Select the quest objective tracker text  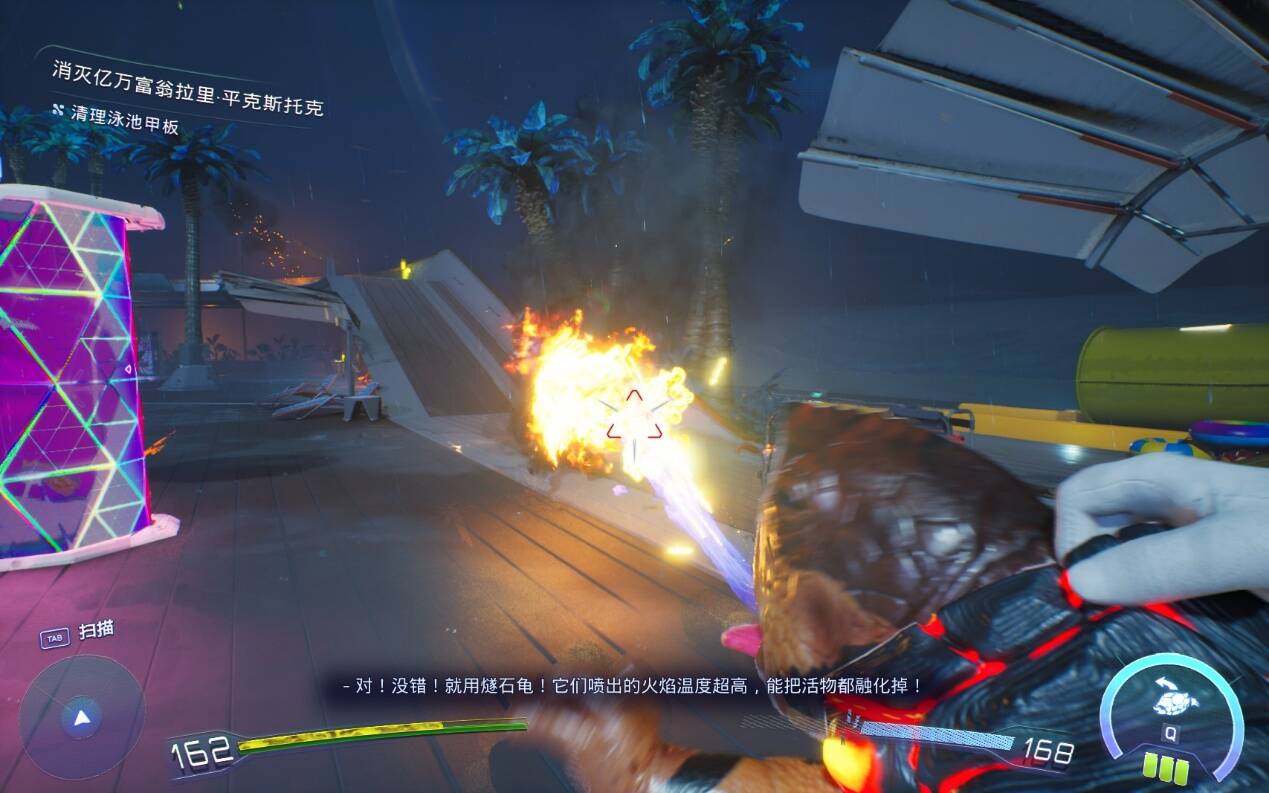click(188, 89)
